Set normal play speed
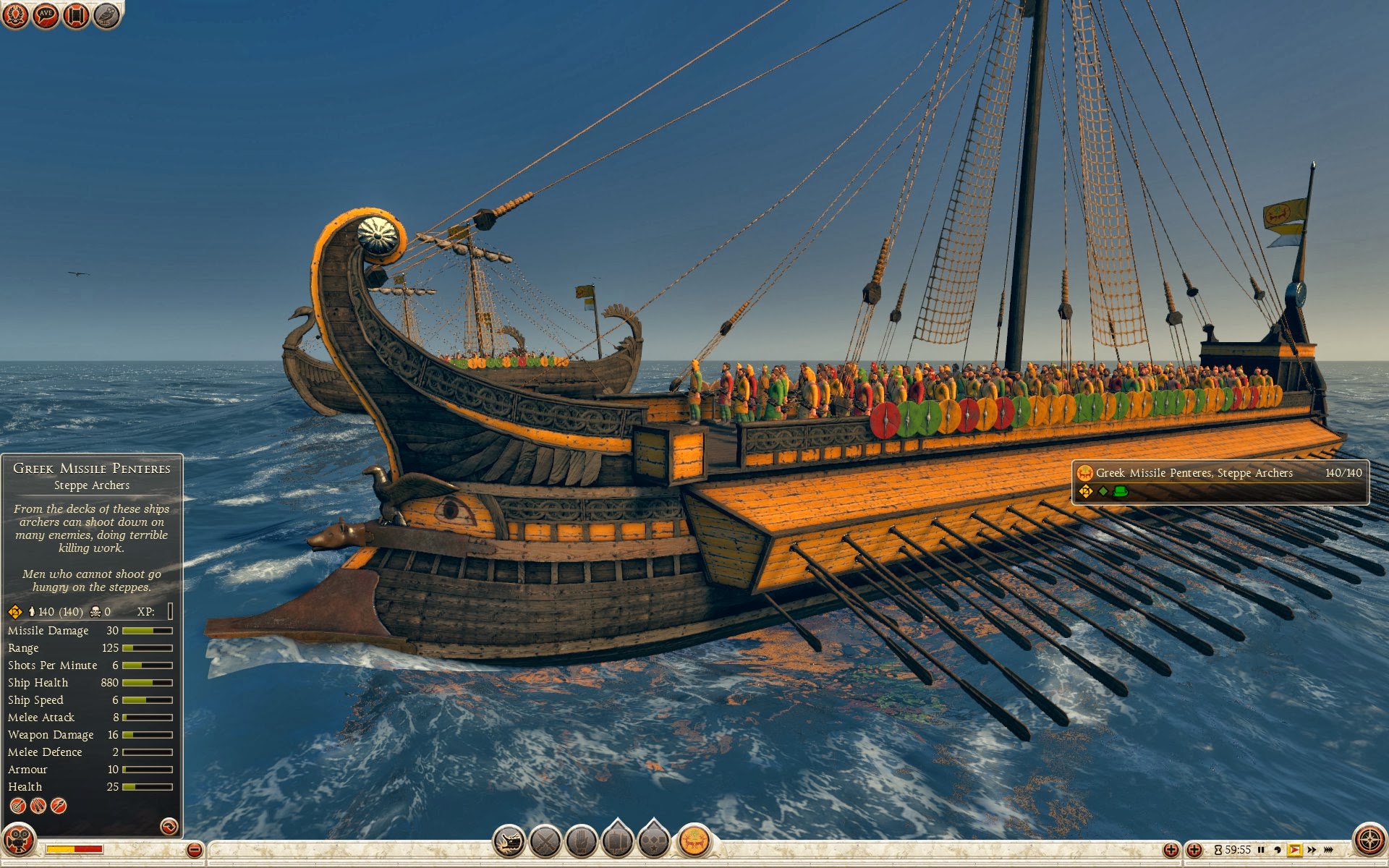Screen dimensions: 1389x868 coord(1295,850)
